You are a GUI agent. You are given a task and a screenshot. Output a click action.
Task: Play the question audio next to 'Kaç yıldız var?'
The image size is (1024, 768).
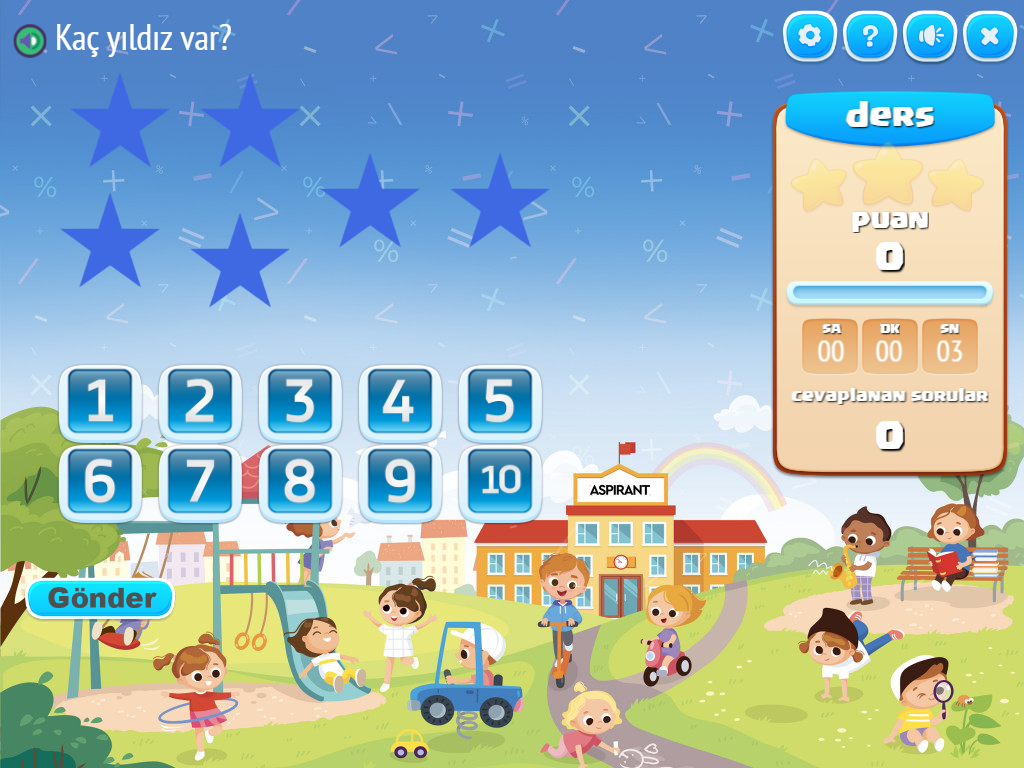tap(29, 40)
